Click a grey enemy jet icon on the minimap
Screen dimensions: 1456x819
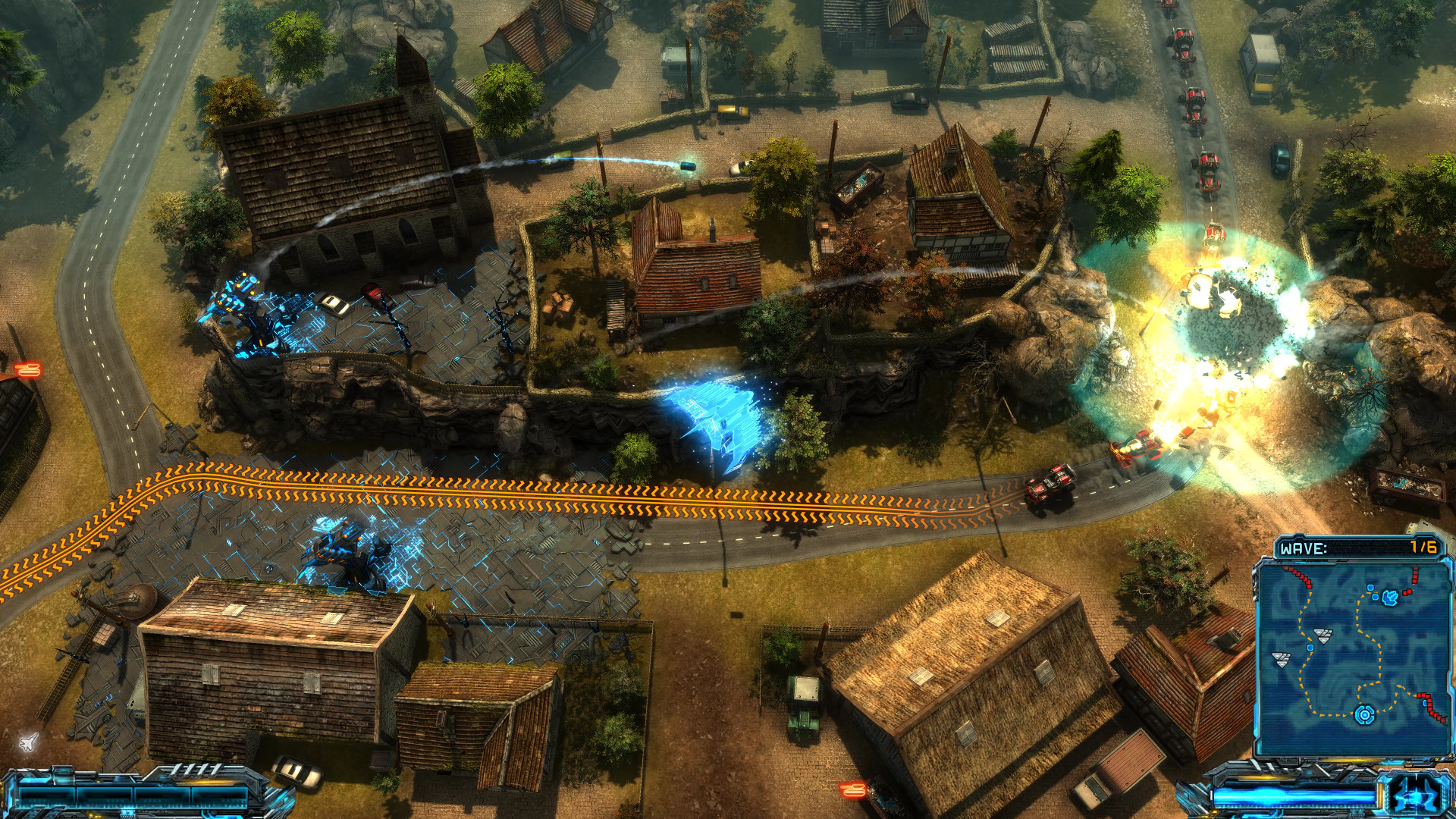pos(1322,635)
